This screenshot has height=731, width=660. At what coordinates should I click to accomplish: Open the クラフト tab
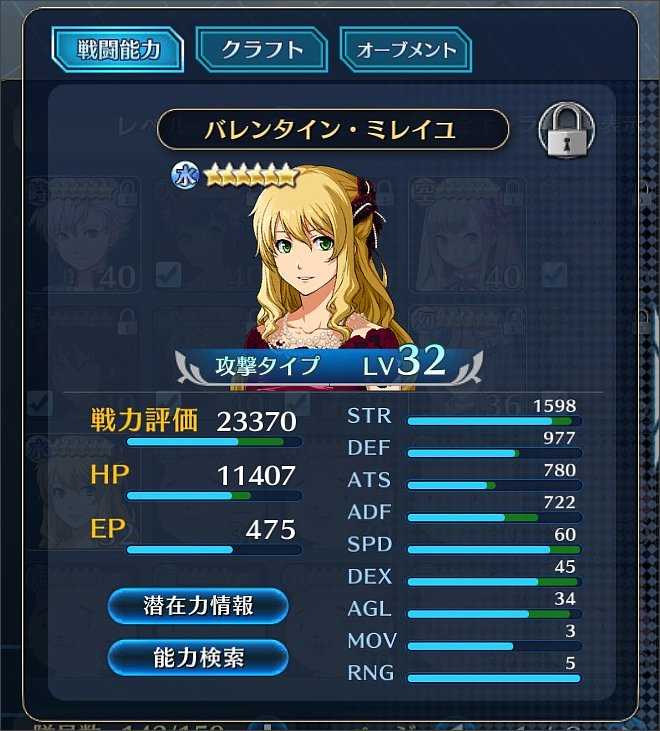tap(262, 50)
